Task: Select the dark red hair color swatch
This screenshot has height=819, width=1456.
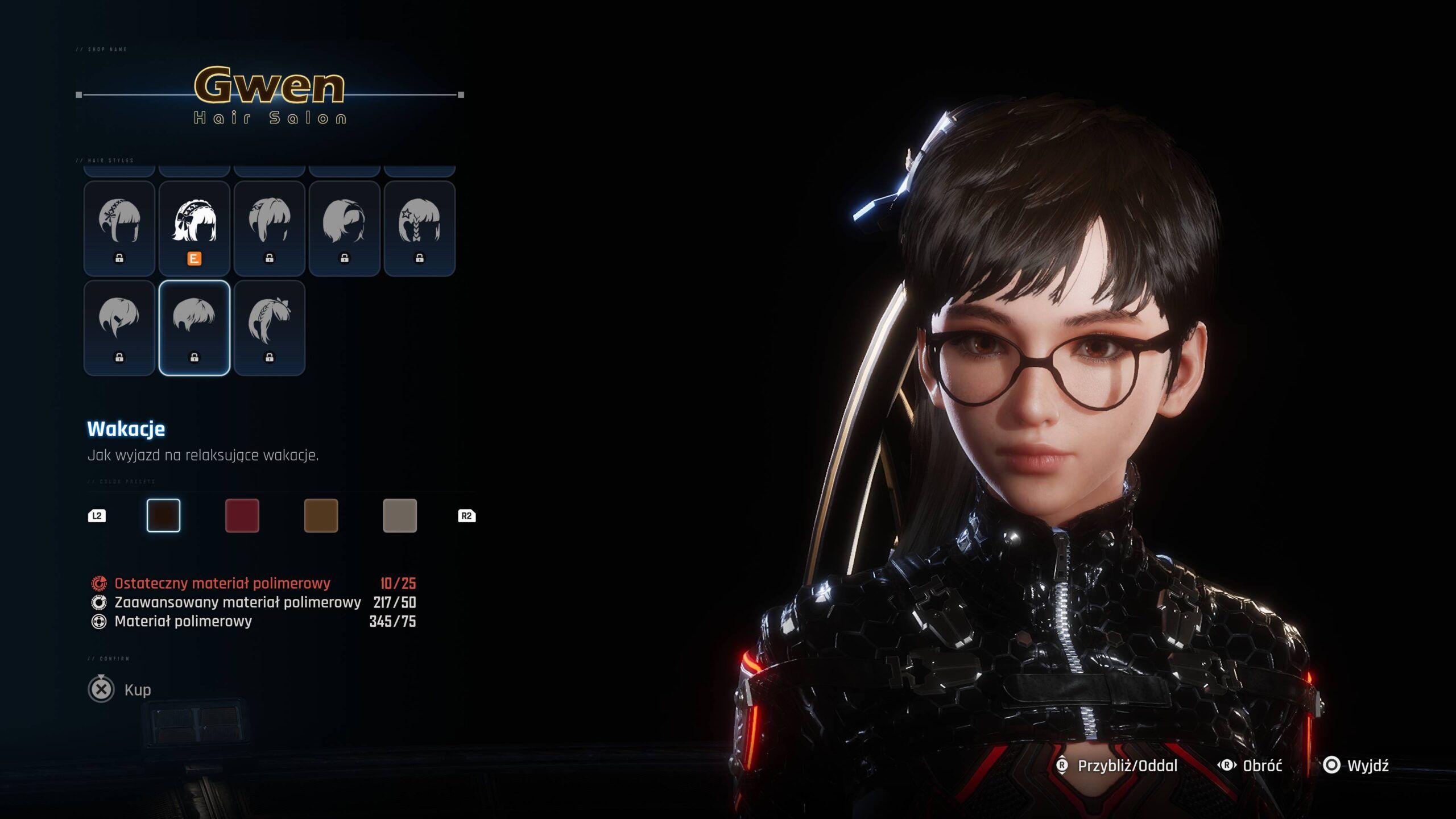Action: [x=243, y=515]
